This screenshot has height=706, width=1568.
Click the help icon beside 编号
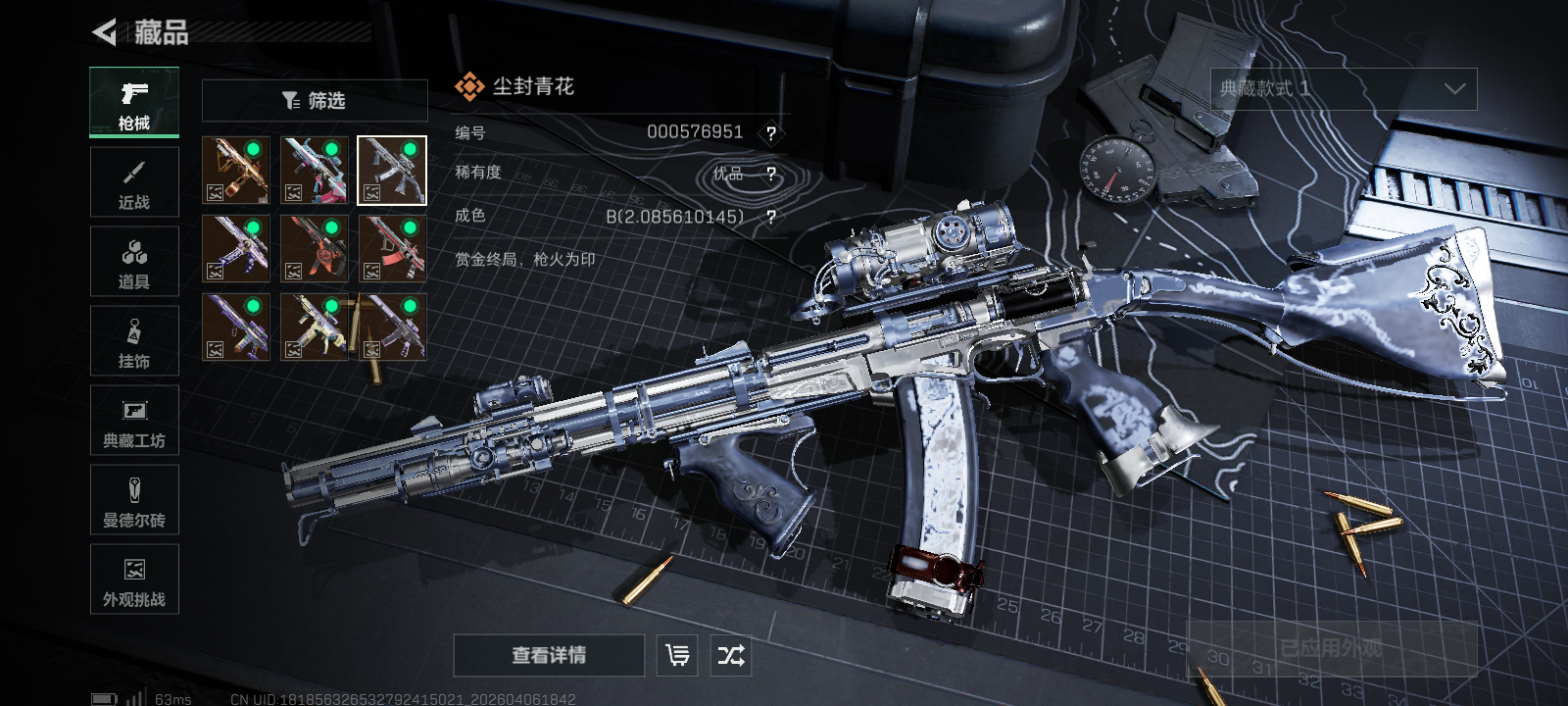pyautogui.click(x=771, y=133)
